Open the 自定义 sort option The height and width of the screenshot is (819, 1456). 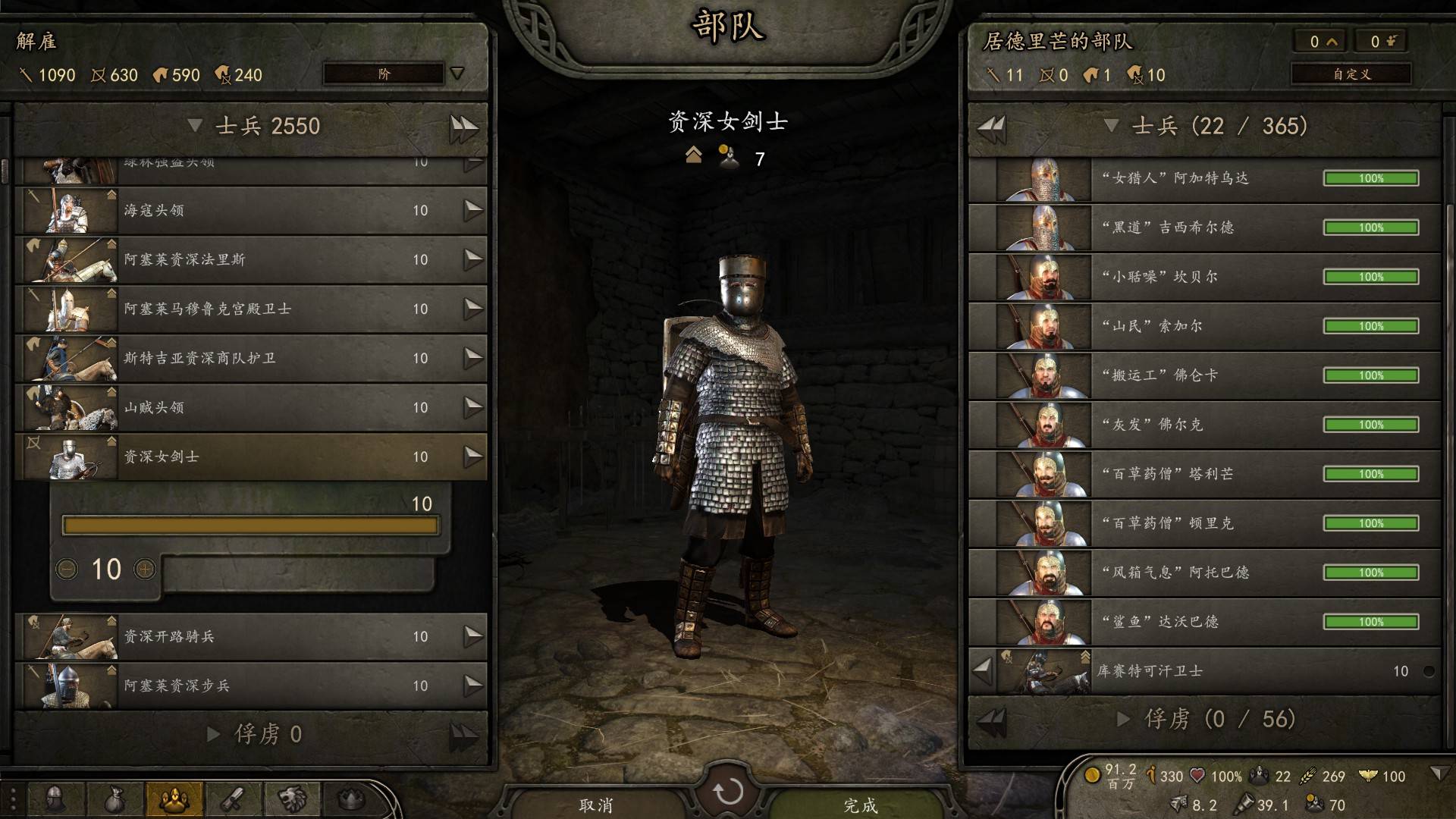[x=1351, y=74]
